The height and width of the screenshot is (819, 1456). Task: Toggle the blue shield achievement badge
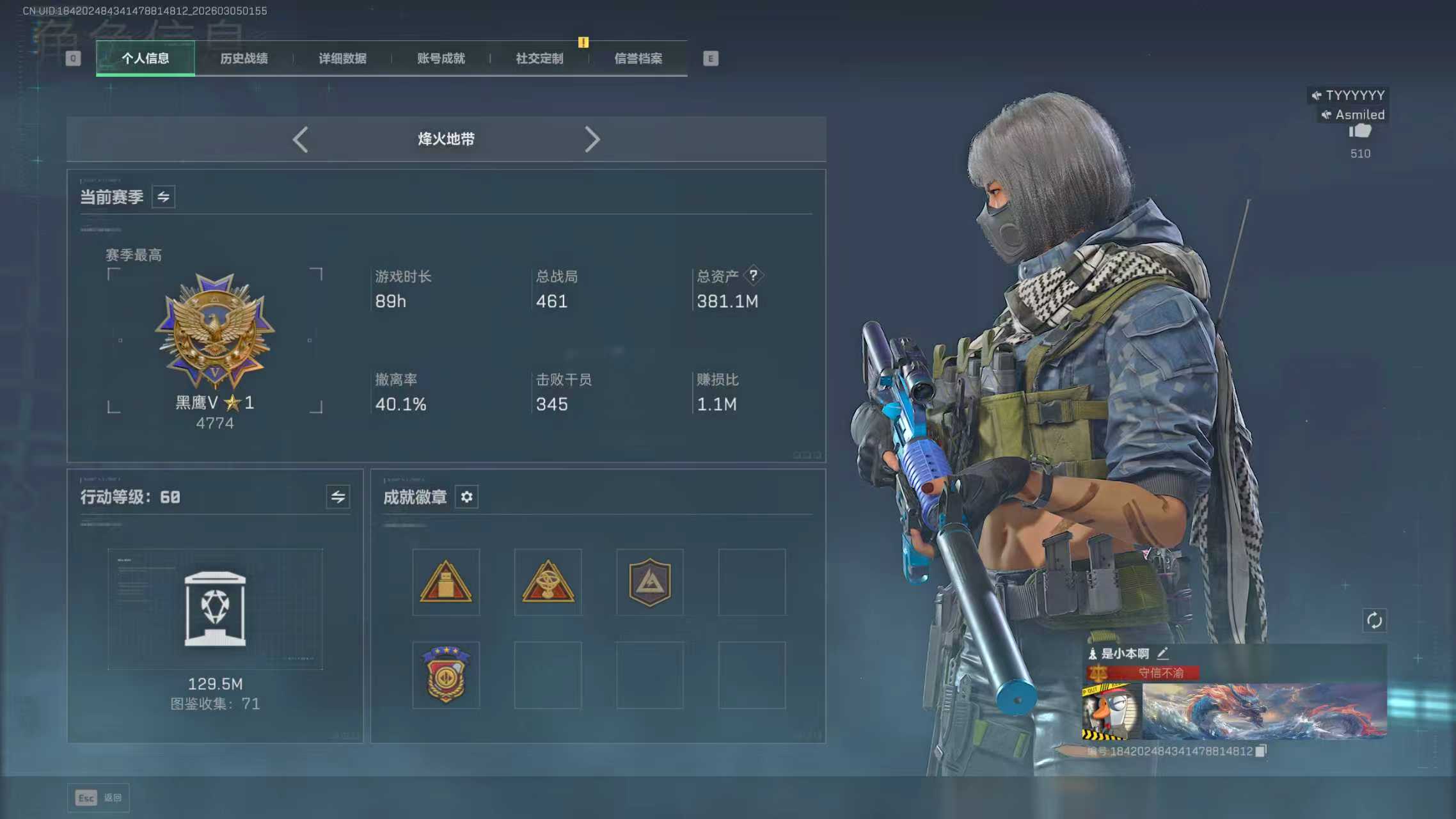(x=649, y=582)
